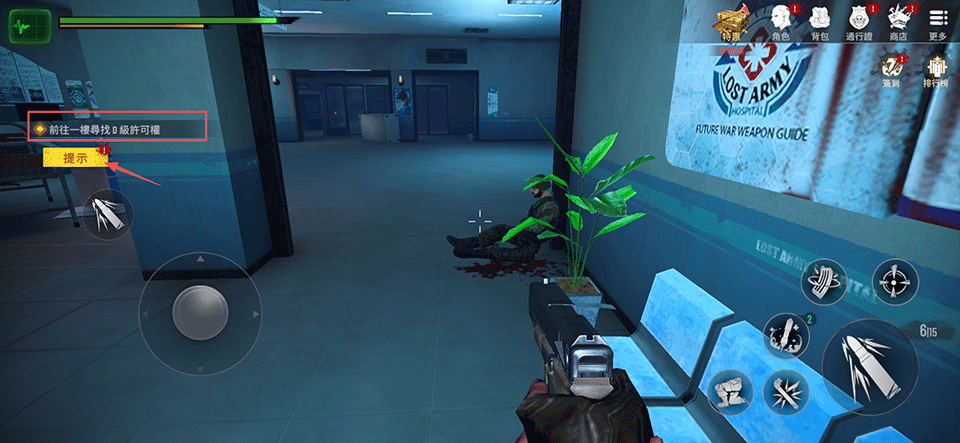Tap the virtual movement joystick knob

click(x=199, y=313)
